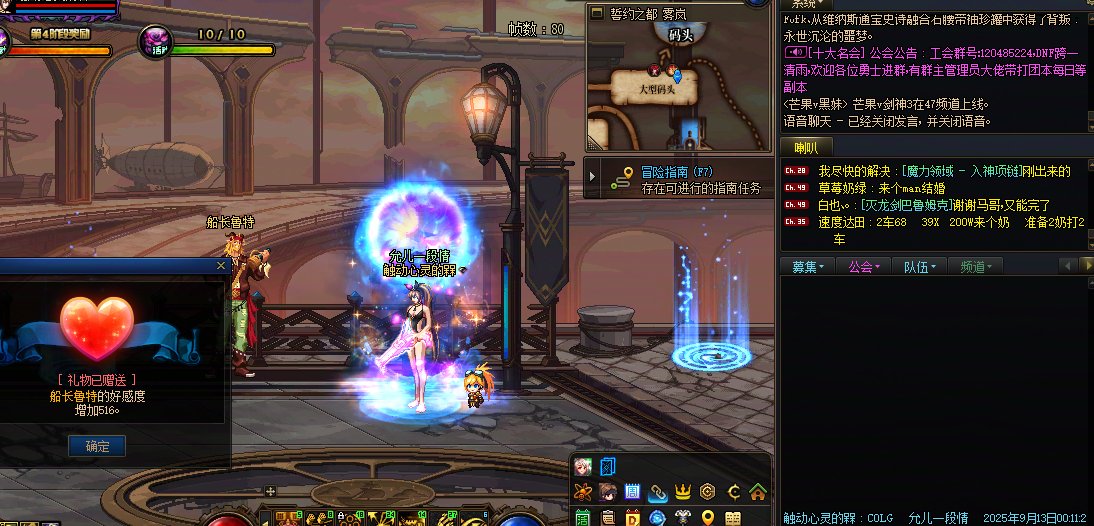Screen dimensions: 1094x526
Task: Click the 活跃 activity icon in the HUD
Action: click(x=156, y=40)
